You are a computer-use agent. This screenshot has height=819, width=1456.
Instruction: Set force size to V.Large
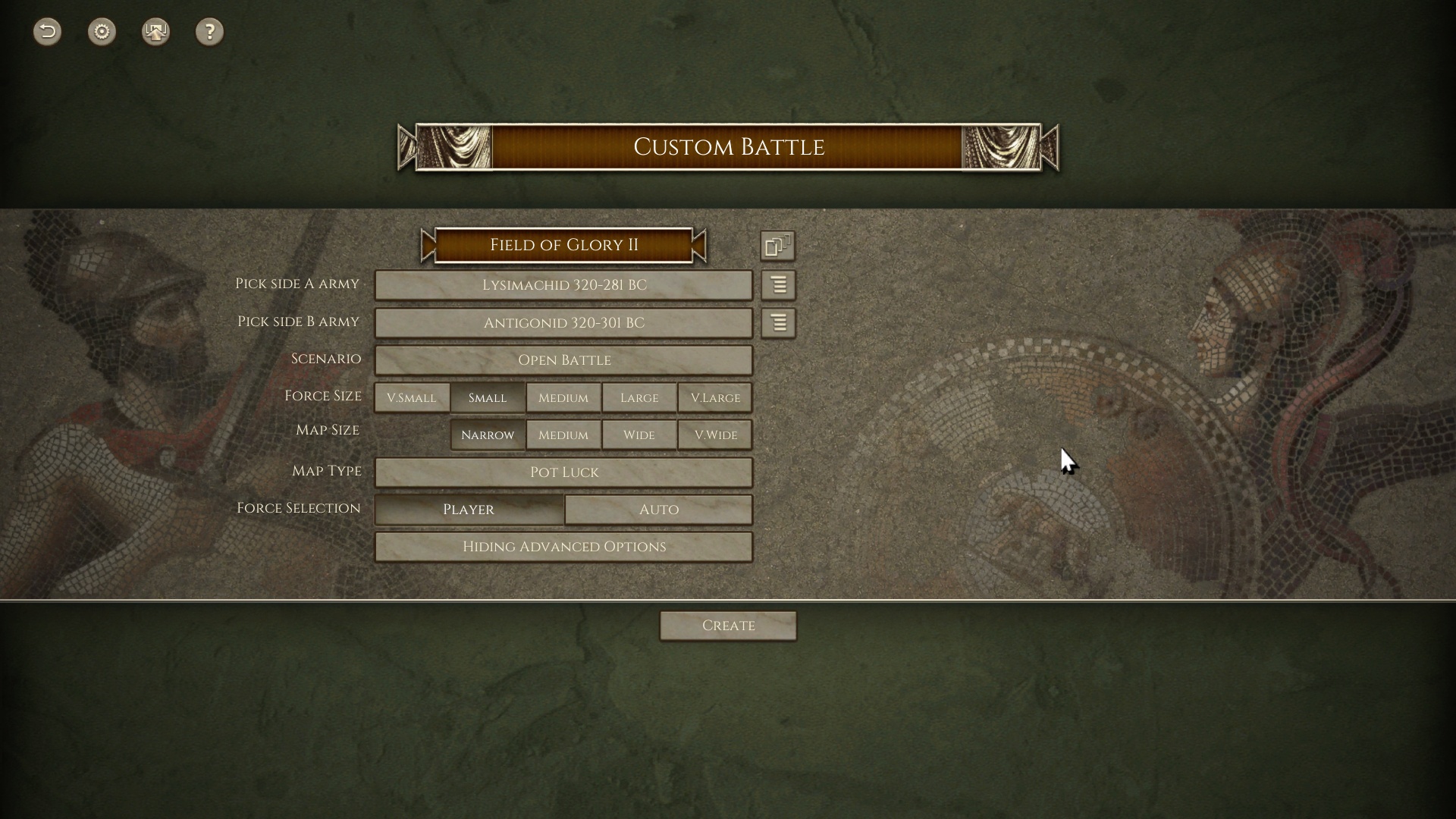(x=715, y=397)
